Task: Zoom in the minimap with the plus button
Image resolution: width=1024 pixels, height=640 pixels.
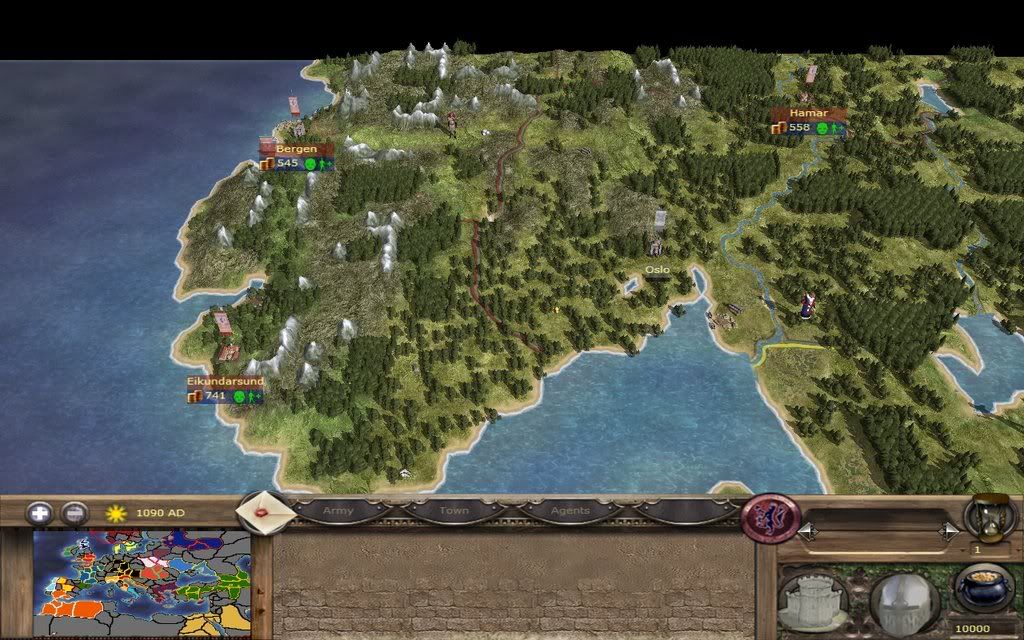Action: click(x=40, y=513)
